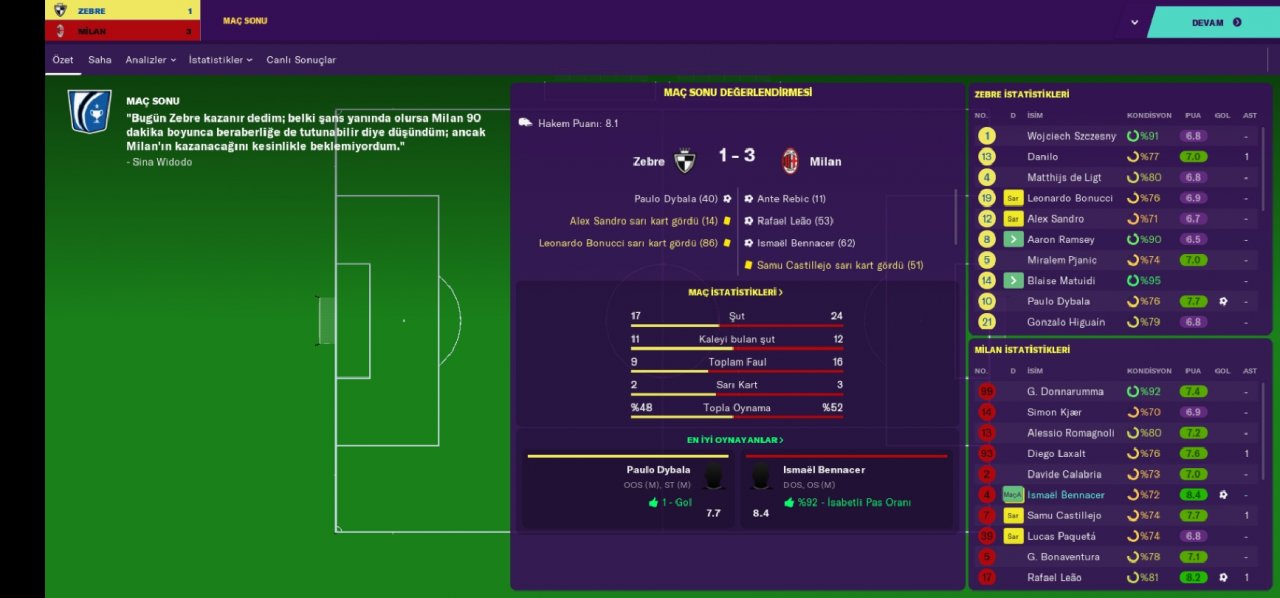This screenshot has width=1280, height=598.
Task: Continue with the Devam button
Action: coord(1215,22)
